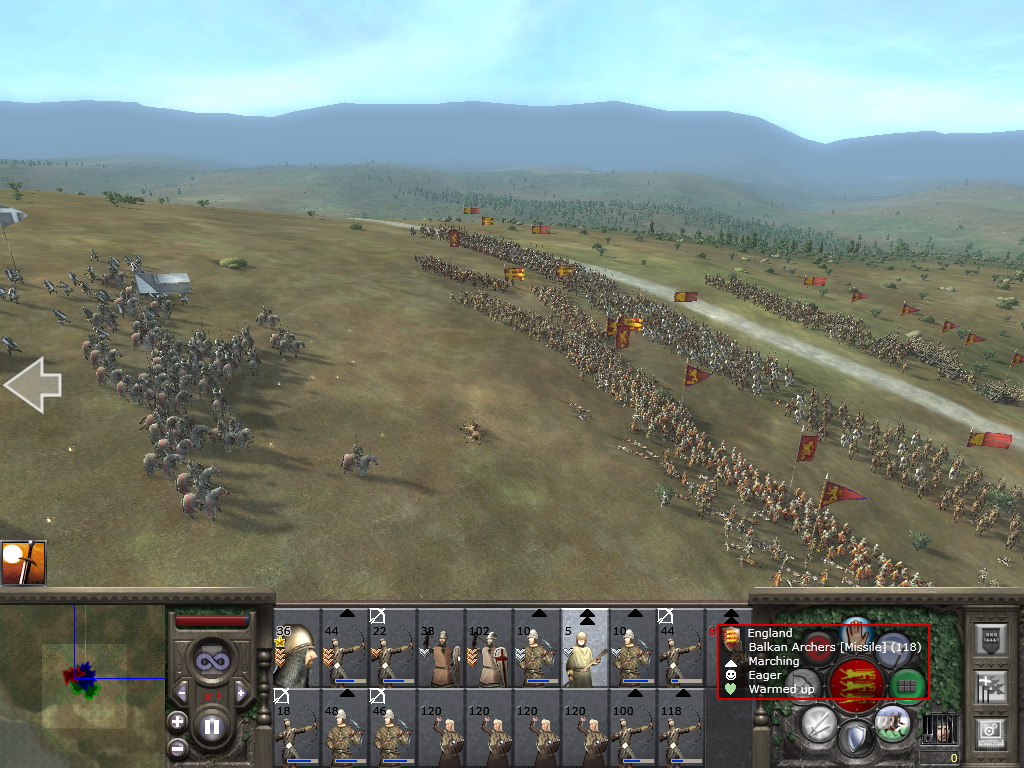
Task: Increase the battle speed with plus arrow
Action: click(241, 692)
